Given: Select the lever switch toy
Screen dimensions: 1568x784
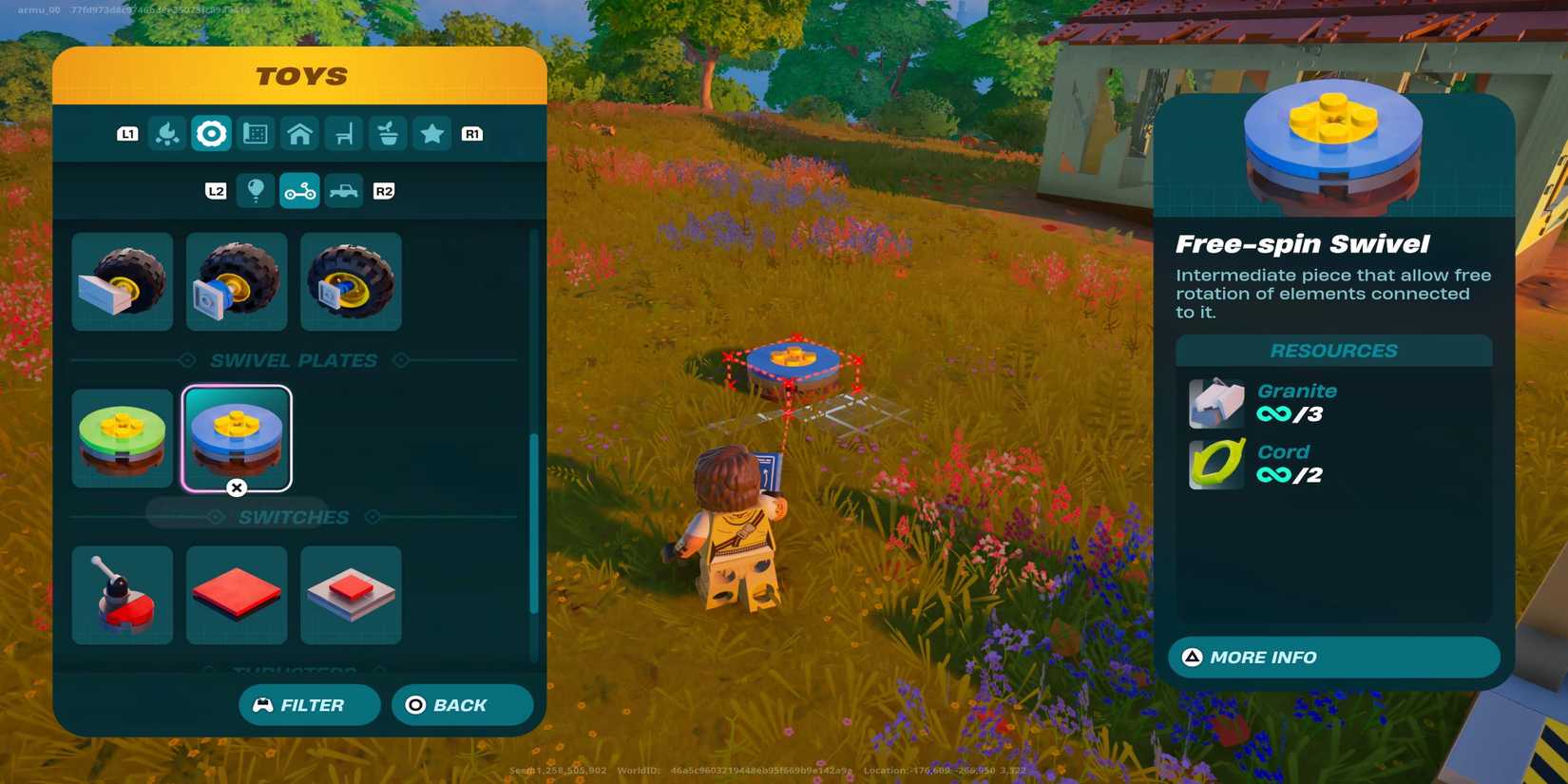Looking at the screenshot, I should click(122, 594).
